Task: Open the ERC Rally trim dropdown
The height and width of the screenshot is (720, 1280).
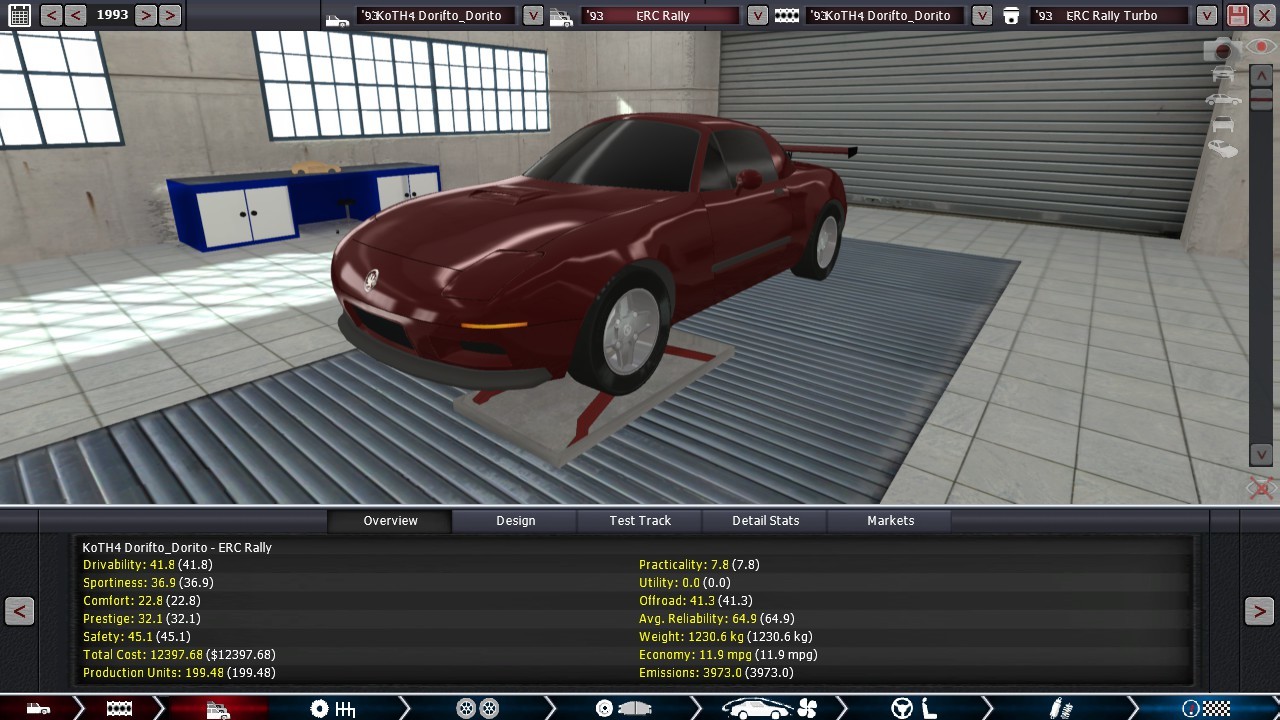Action: (x=758, y=15)
